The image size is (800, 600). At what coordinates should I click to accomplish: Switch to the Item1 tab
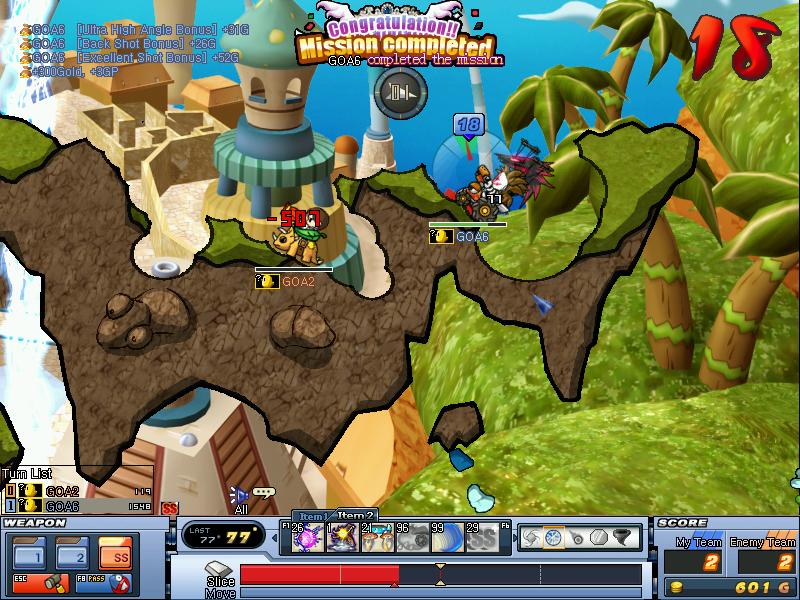pyautogui.click(x=312, y=516)
